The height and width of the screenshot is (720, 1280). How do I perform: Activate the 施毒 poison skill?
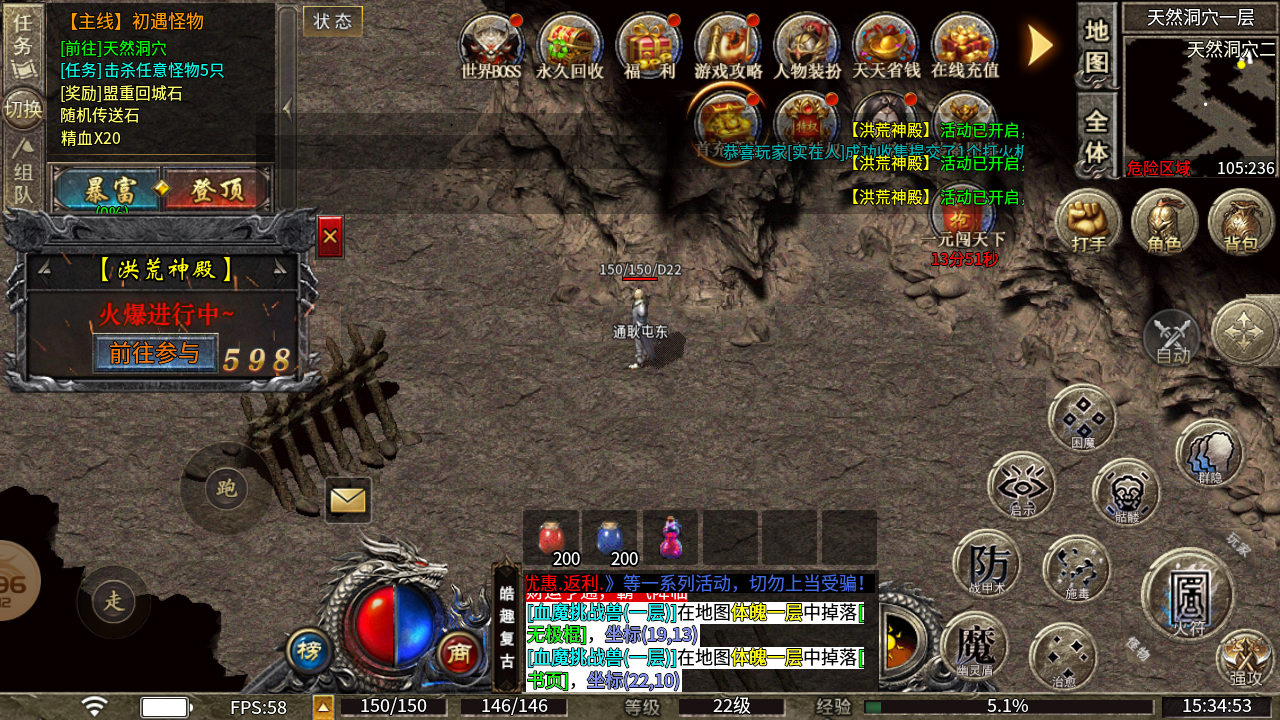pos(1076,569)
